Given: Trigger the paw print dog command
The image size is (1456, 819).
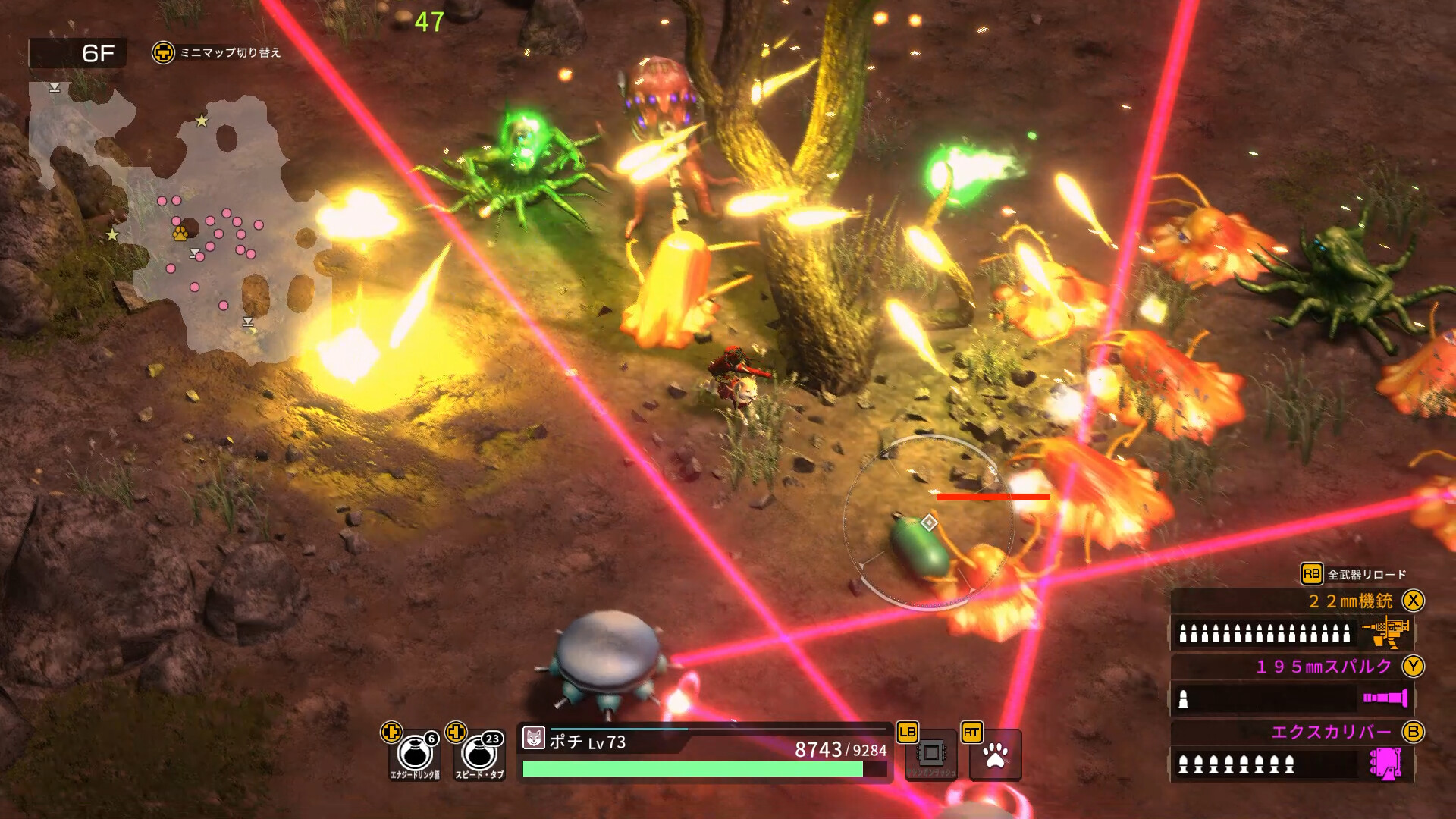Looking at the screenshot, I should [995, 755].
